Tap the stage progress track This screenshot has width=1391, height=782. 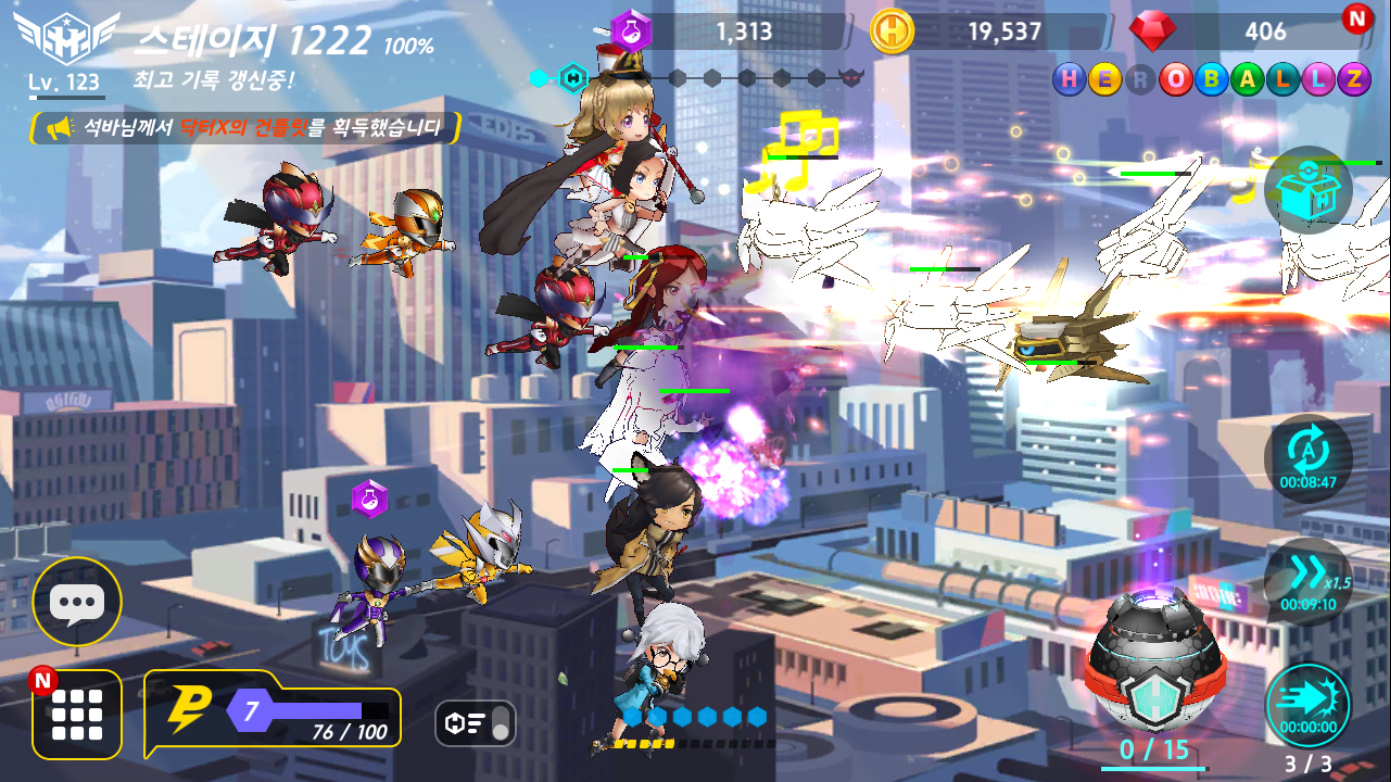pos(700,77)
